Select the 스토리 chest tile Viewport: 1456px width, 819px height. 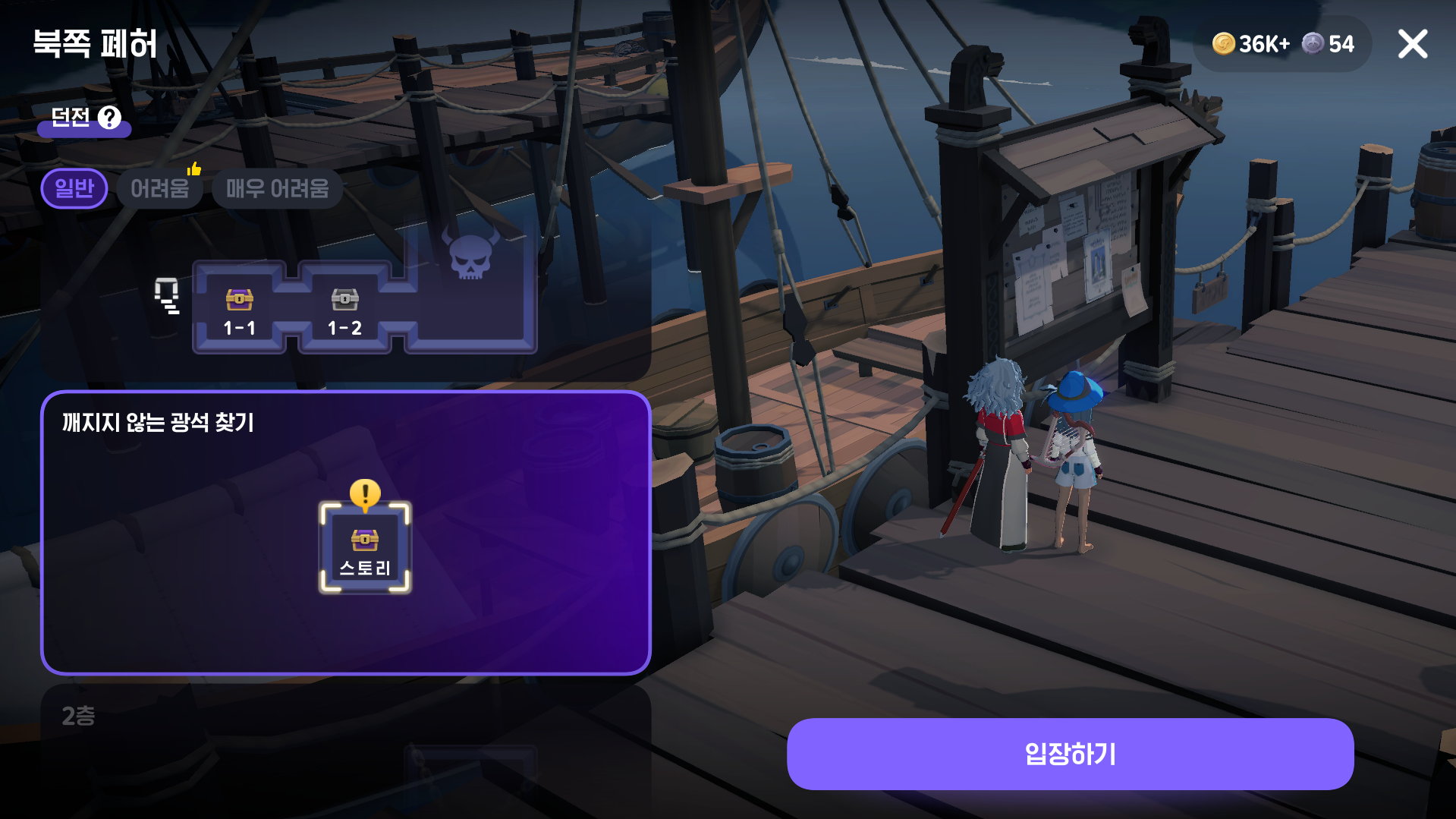(x=365, y=548)
